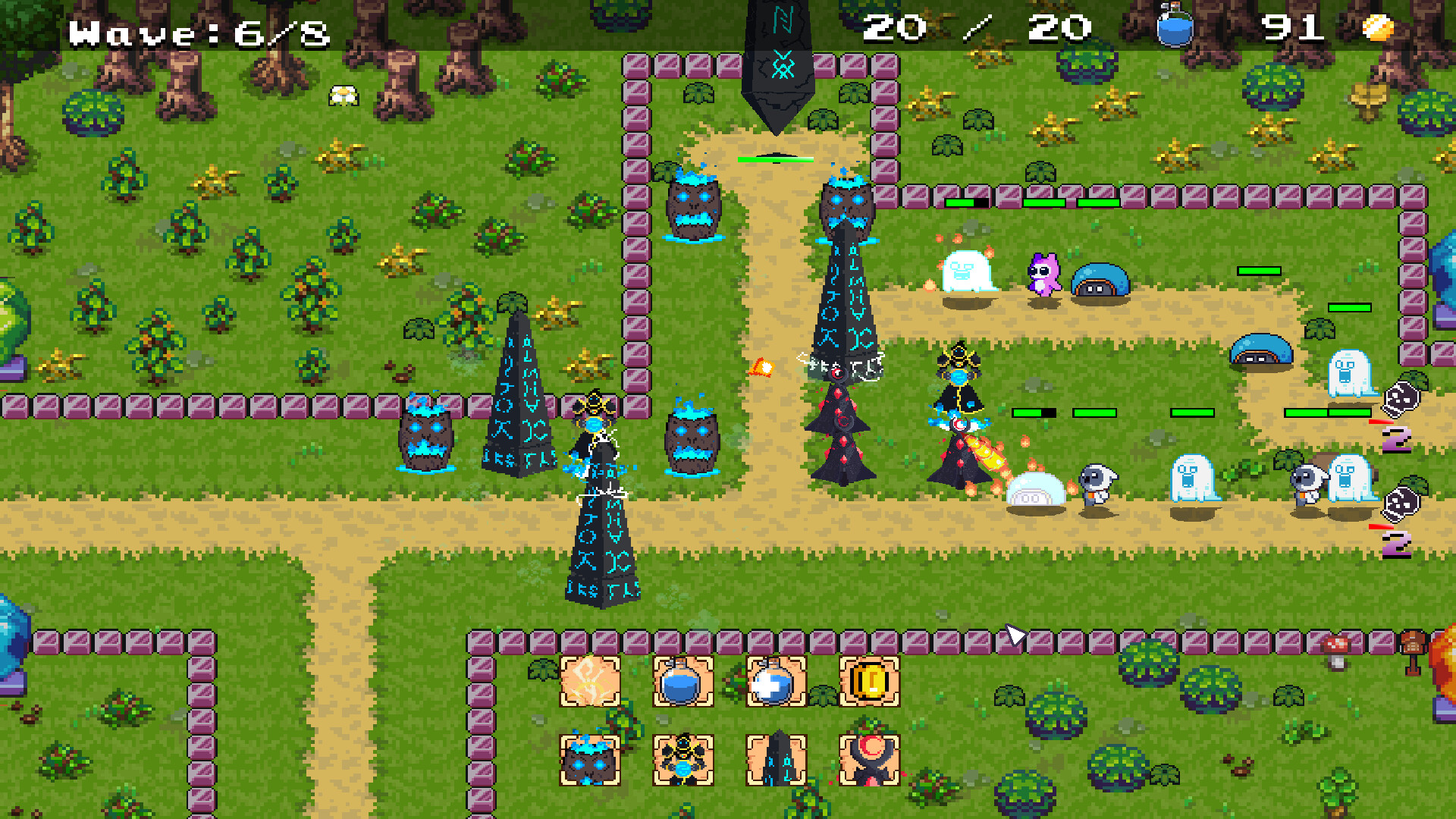Select the gold coin build option

pos(868,681)
